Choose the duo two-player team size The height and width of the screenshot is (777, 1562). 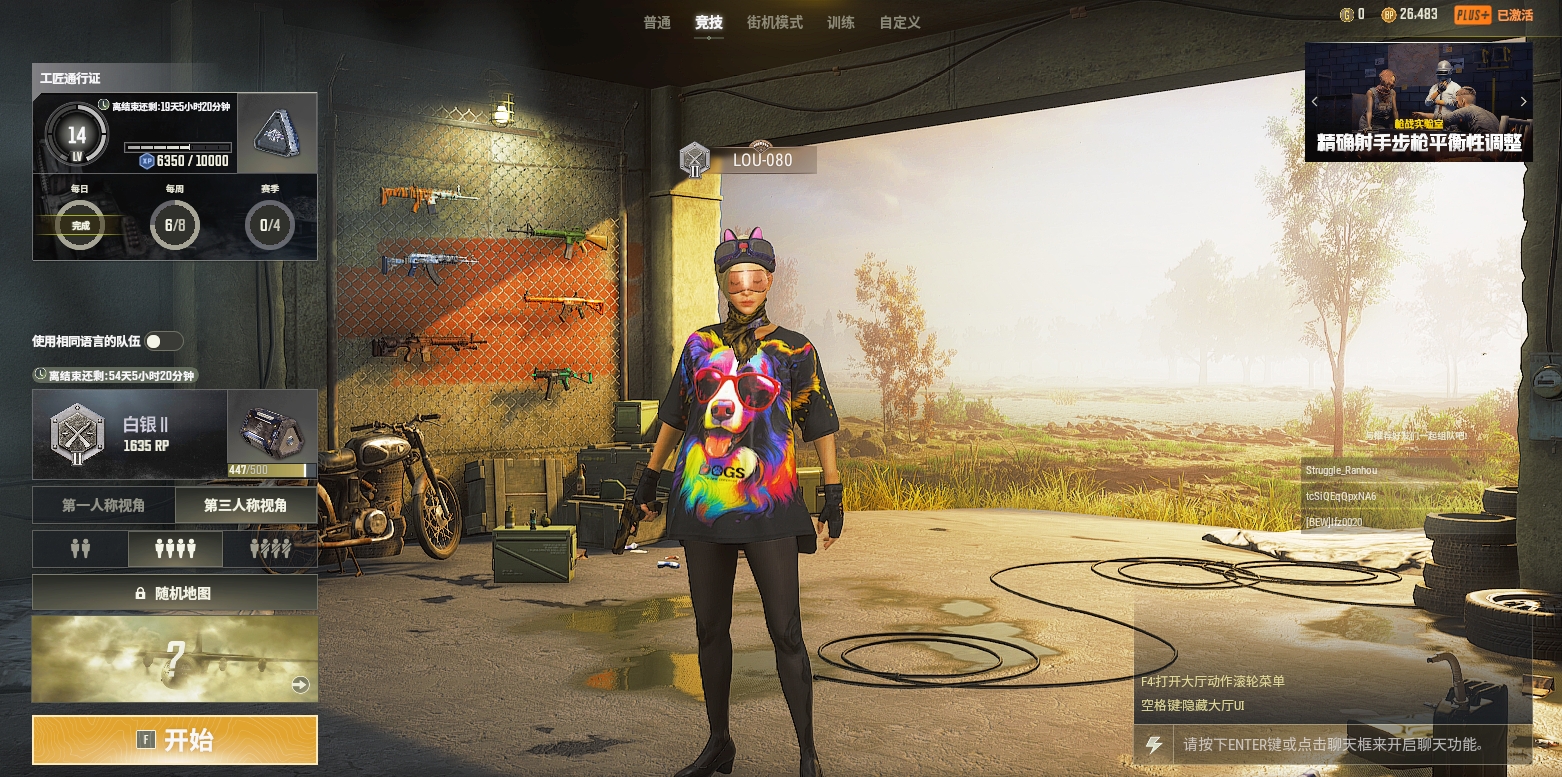[x=80, y=549]
